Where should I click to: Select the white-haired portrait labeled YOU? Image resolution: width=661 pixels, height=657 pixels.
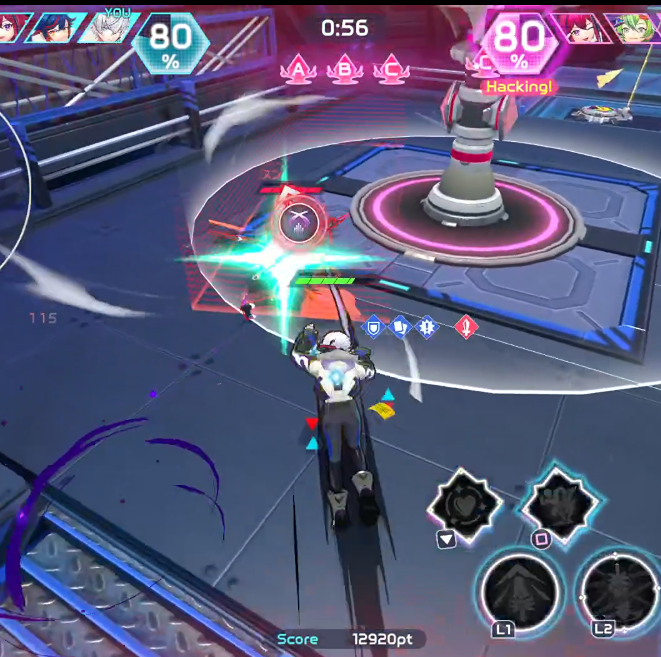(111, 28)
